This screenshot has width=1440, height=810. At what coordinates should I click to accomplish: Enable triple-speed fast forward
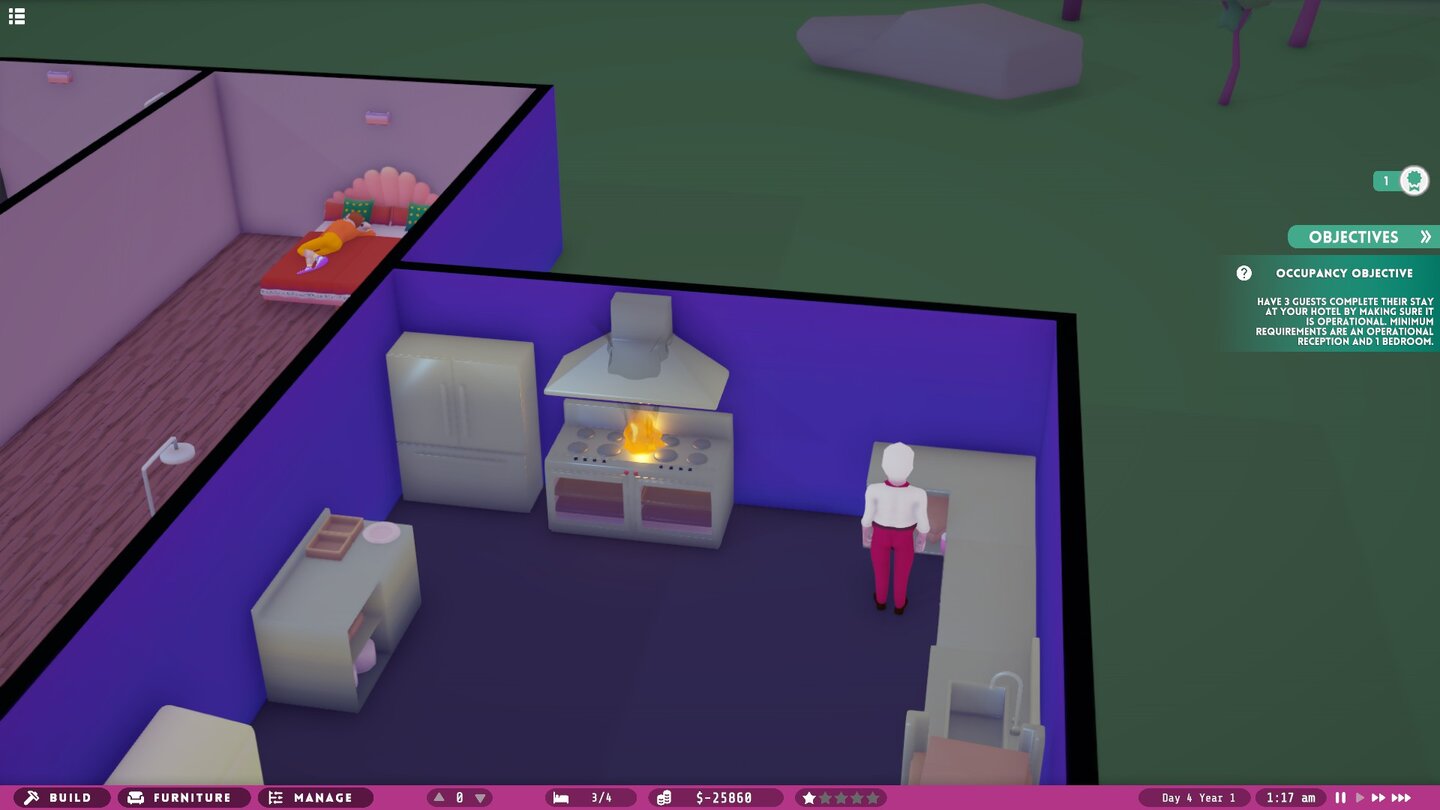1400,797
